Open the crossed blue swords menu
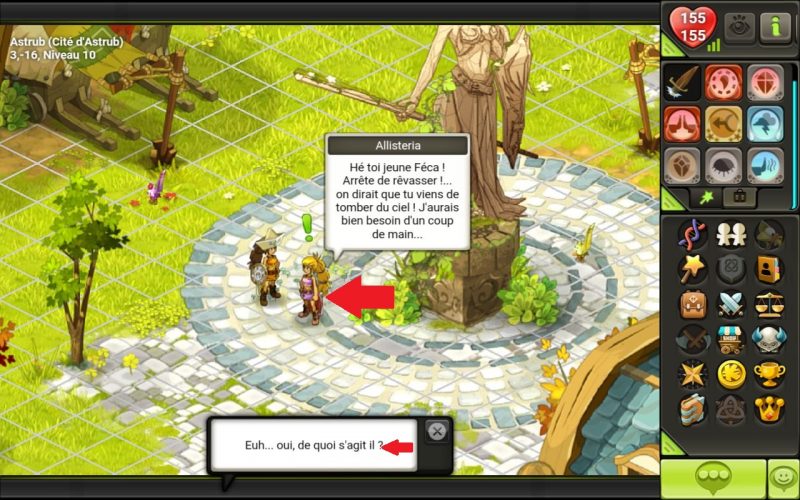Image resolution: width=800 pixels, height=500 pixels. pyautogui.click(x=730, y=302)
